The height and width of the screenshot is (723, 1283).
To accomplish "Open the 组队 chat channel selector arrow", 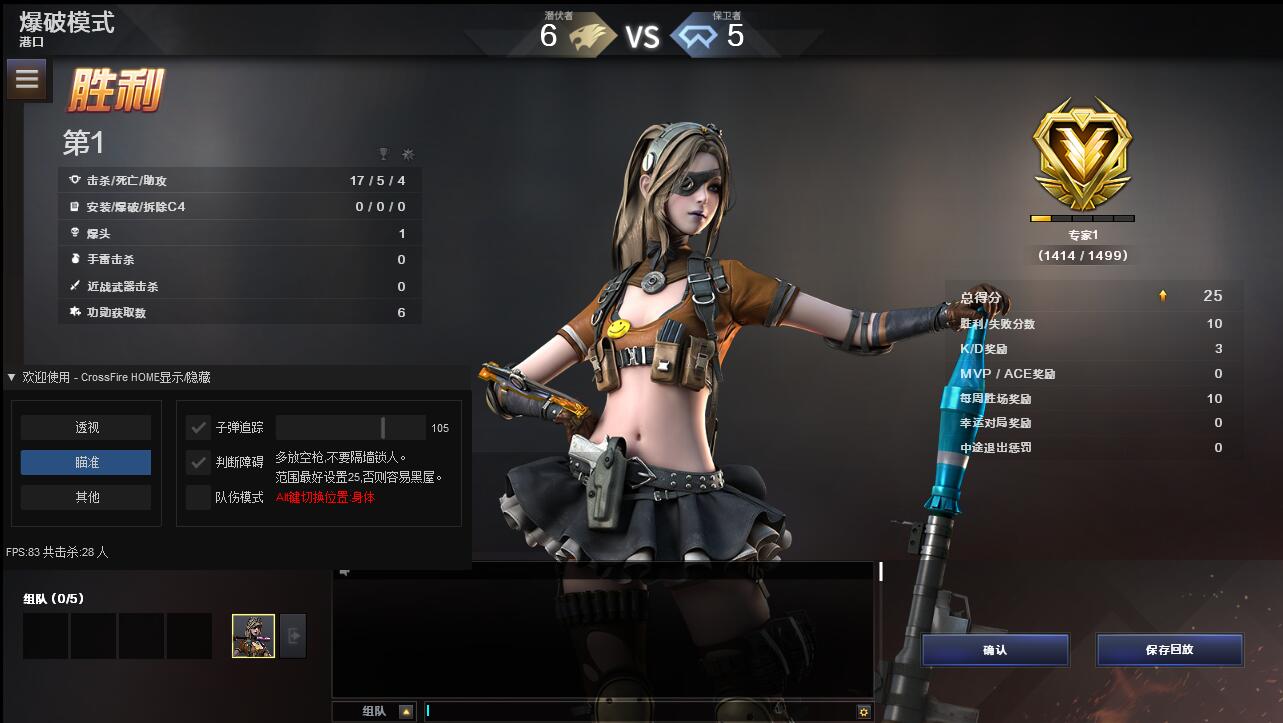I will (x=407, y=710).
